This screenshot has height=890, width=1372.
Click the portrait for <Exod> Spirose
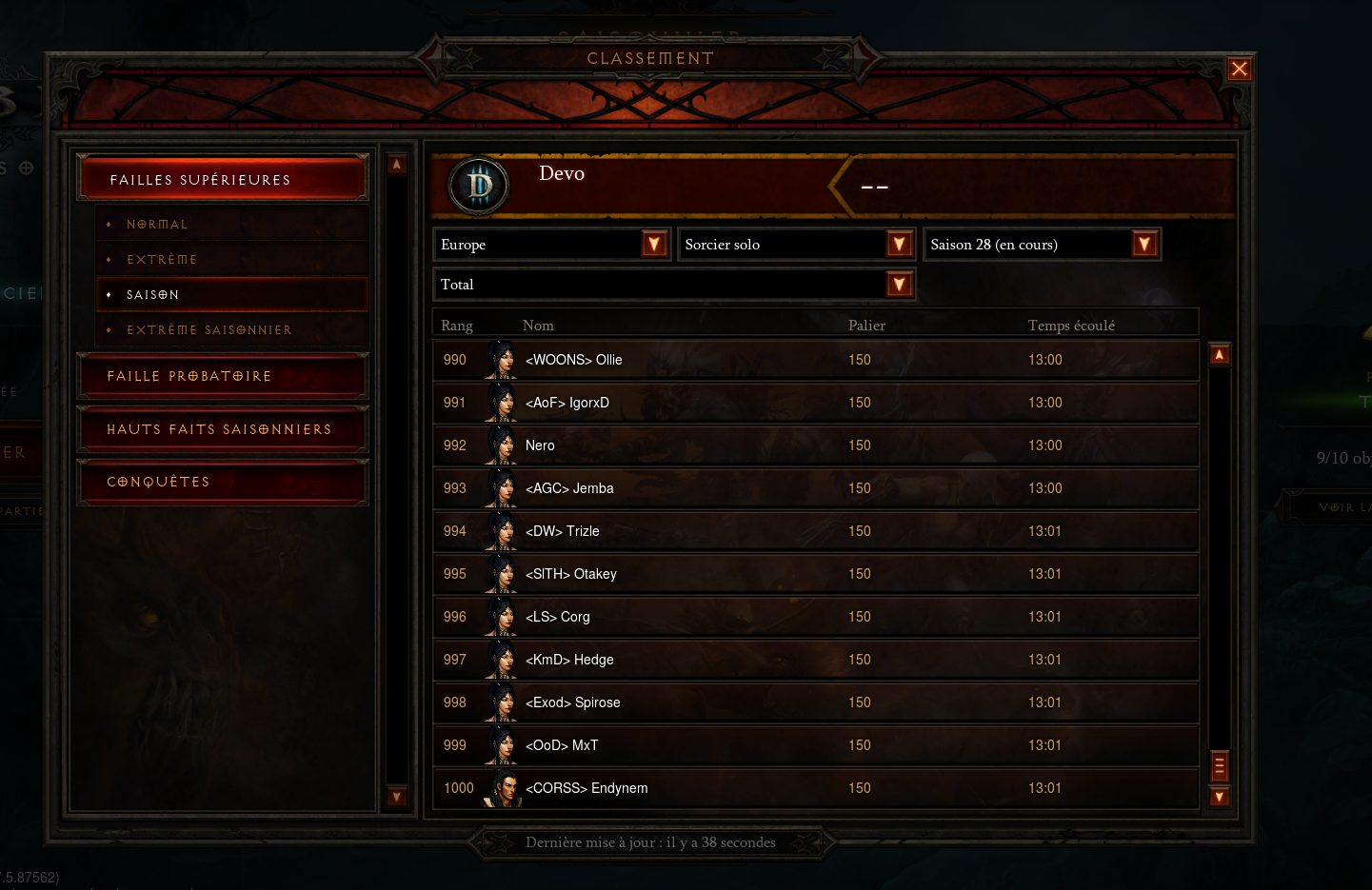(x=502, y=702)
